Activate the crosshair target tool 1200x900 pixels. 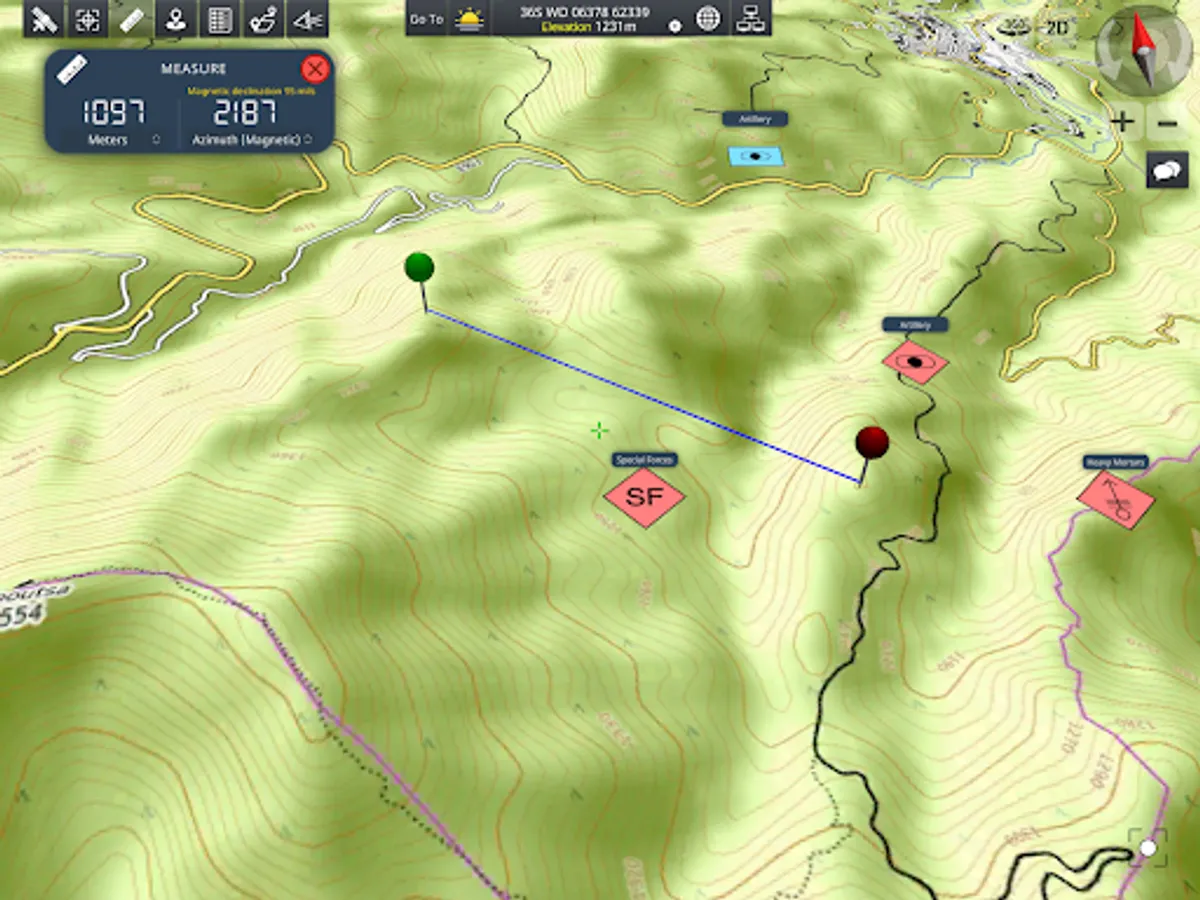coord(88,19)
